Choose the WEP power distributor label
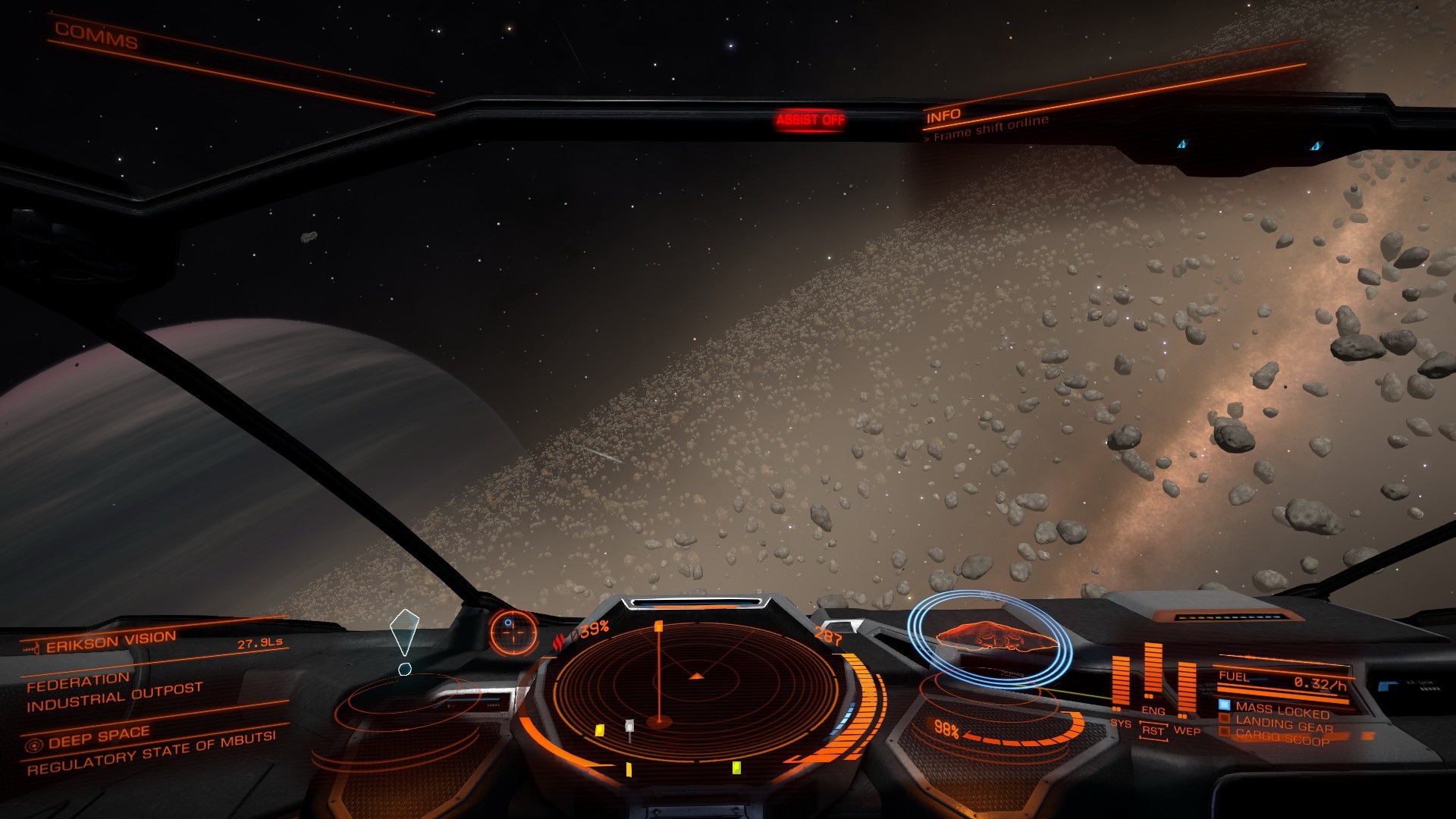 tap(1187, 731)
